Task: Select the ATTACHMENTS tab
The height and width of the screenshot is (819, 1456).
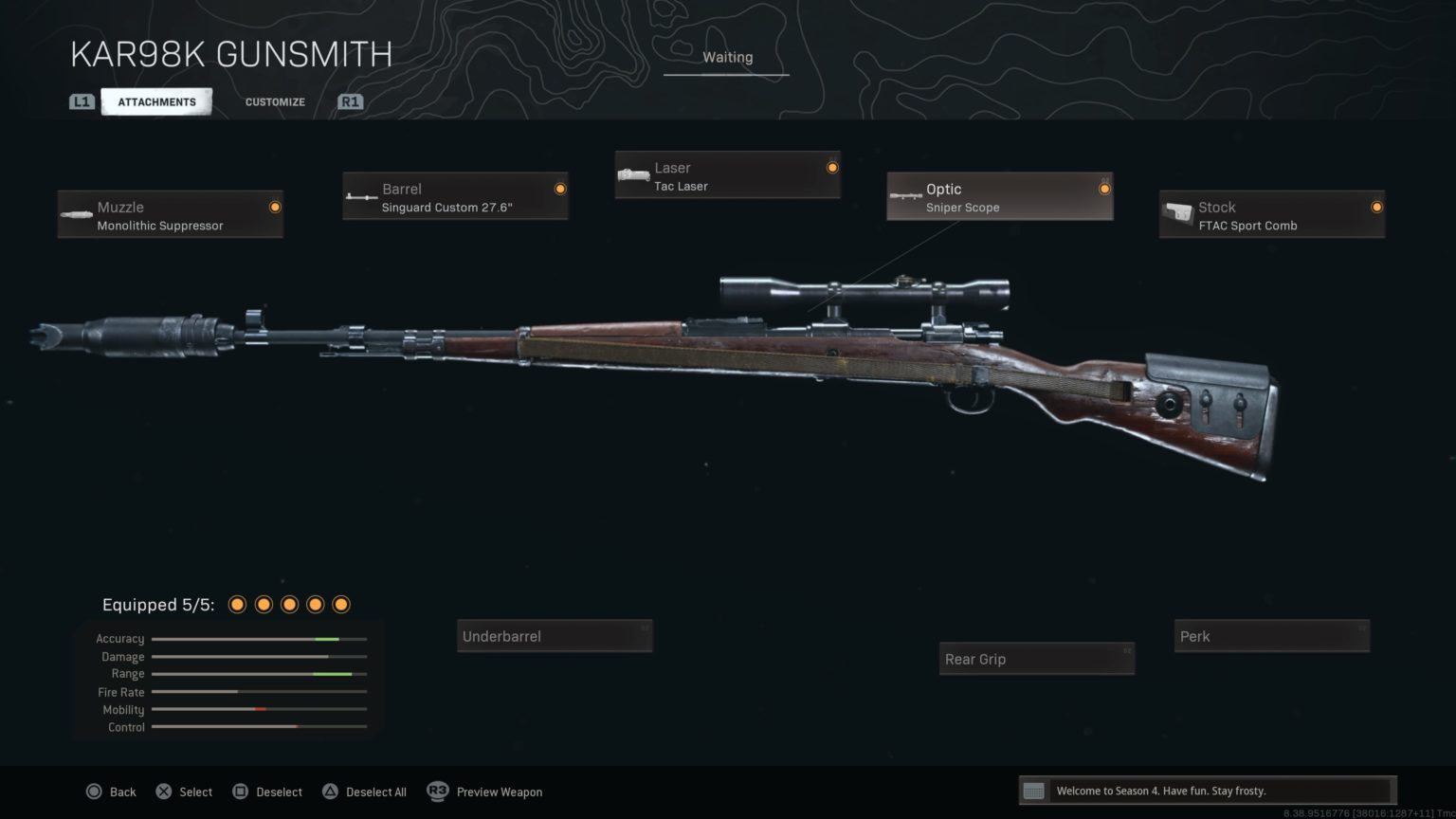Action: coord(156,101)
